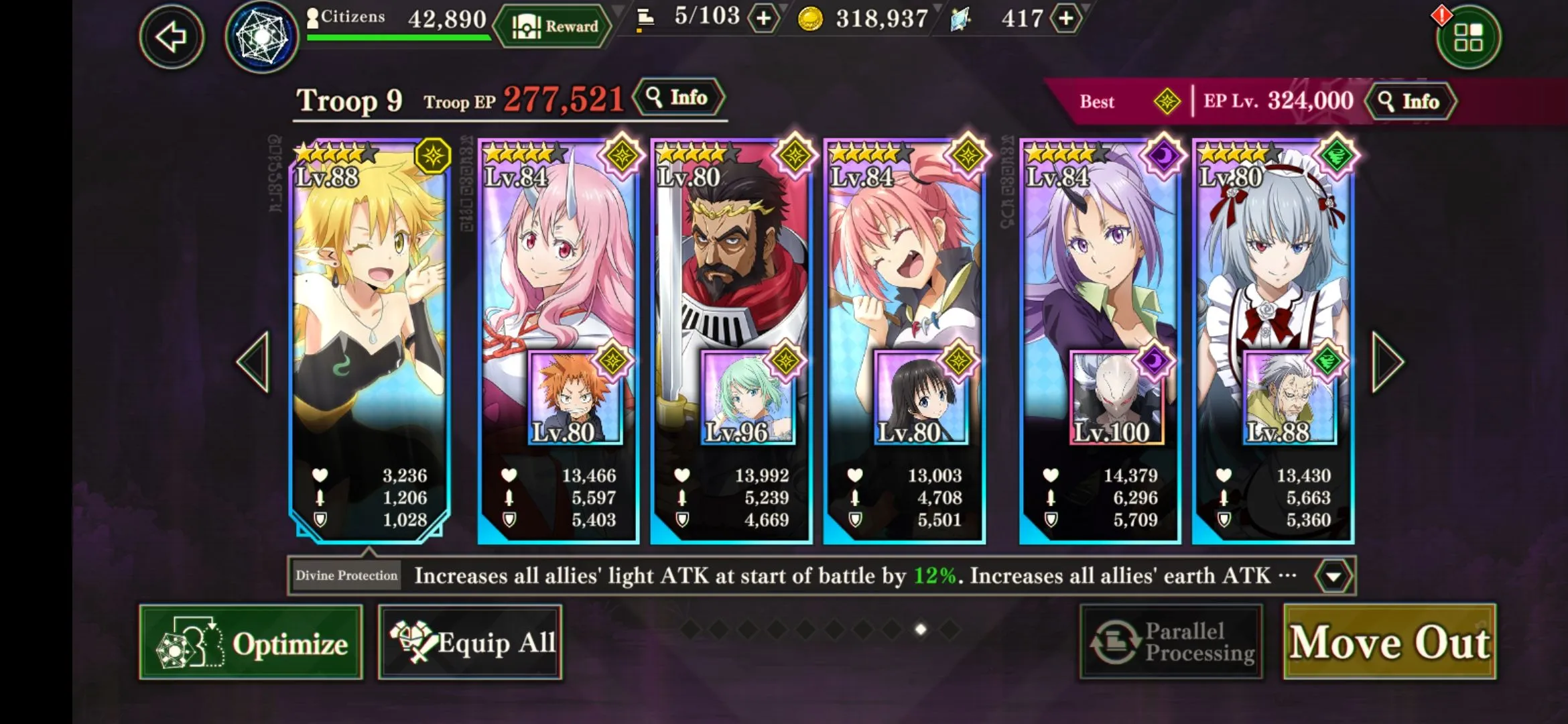
Task: Tap the Info button beside EP Lv. 324,000
Action: click(x=1411, y=101)
